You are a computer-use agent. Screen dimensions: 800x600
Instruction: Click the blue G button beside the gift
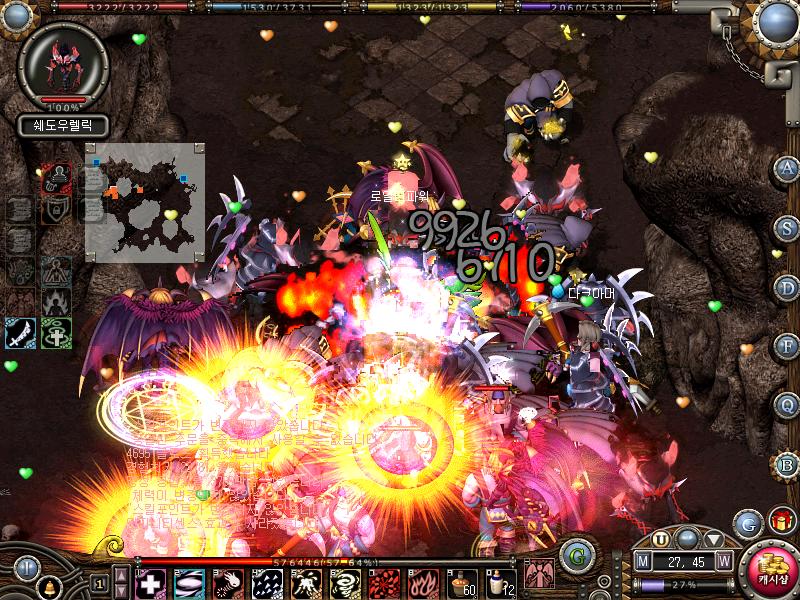pyautogui.click(x=746, y=523)
